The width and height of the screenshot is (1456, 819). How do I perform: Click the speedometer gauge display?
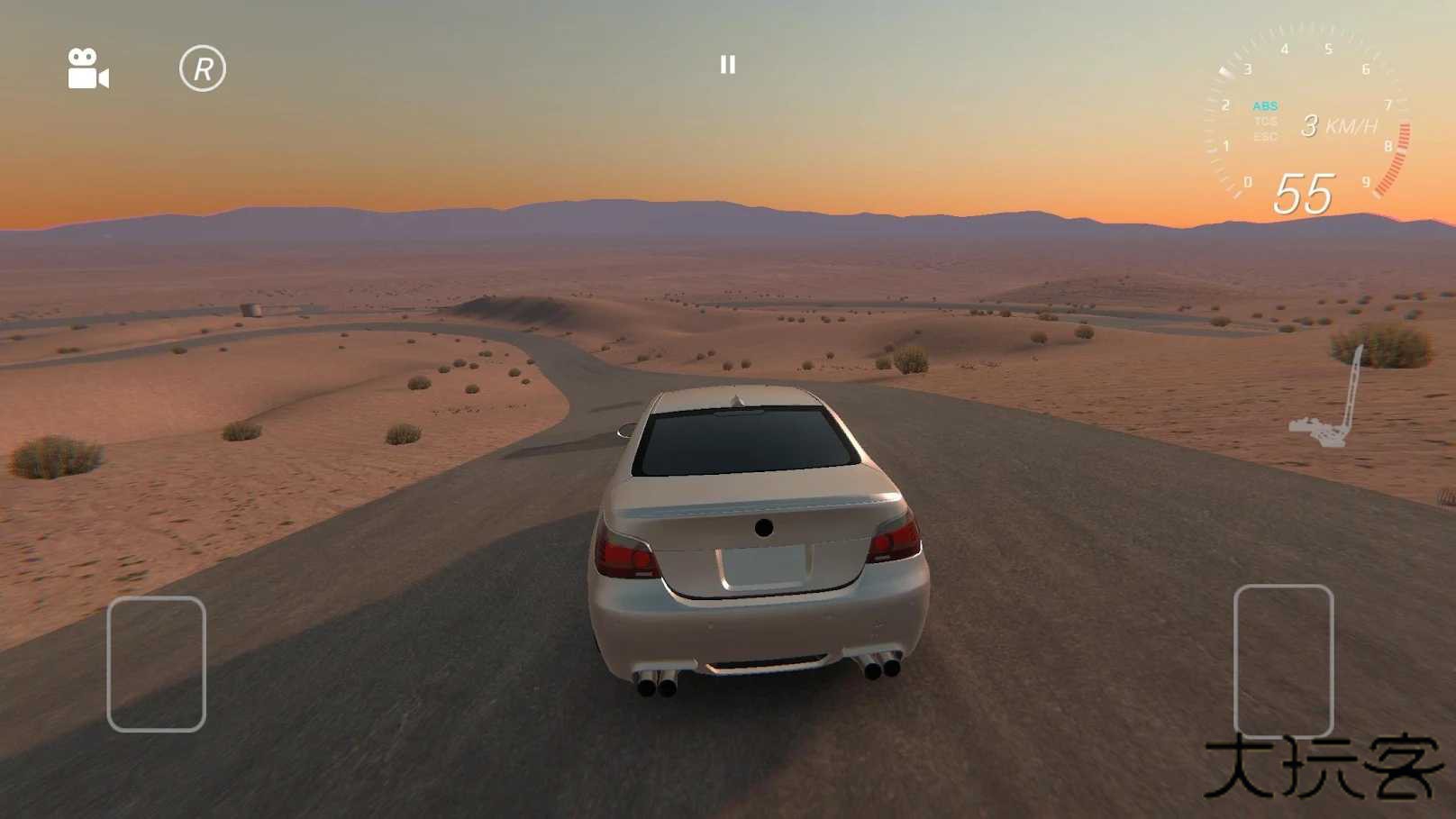click(x=1306, y=117)
